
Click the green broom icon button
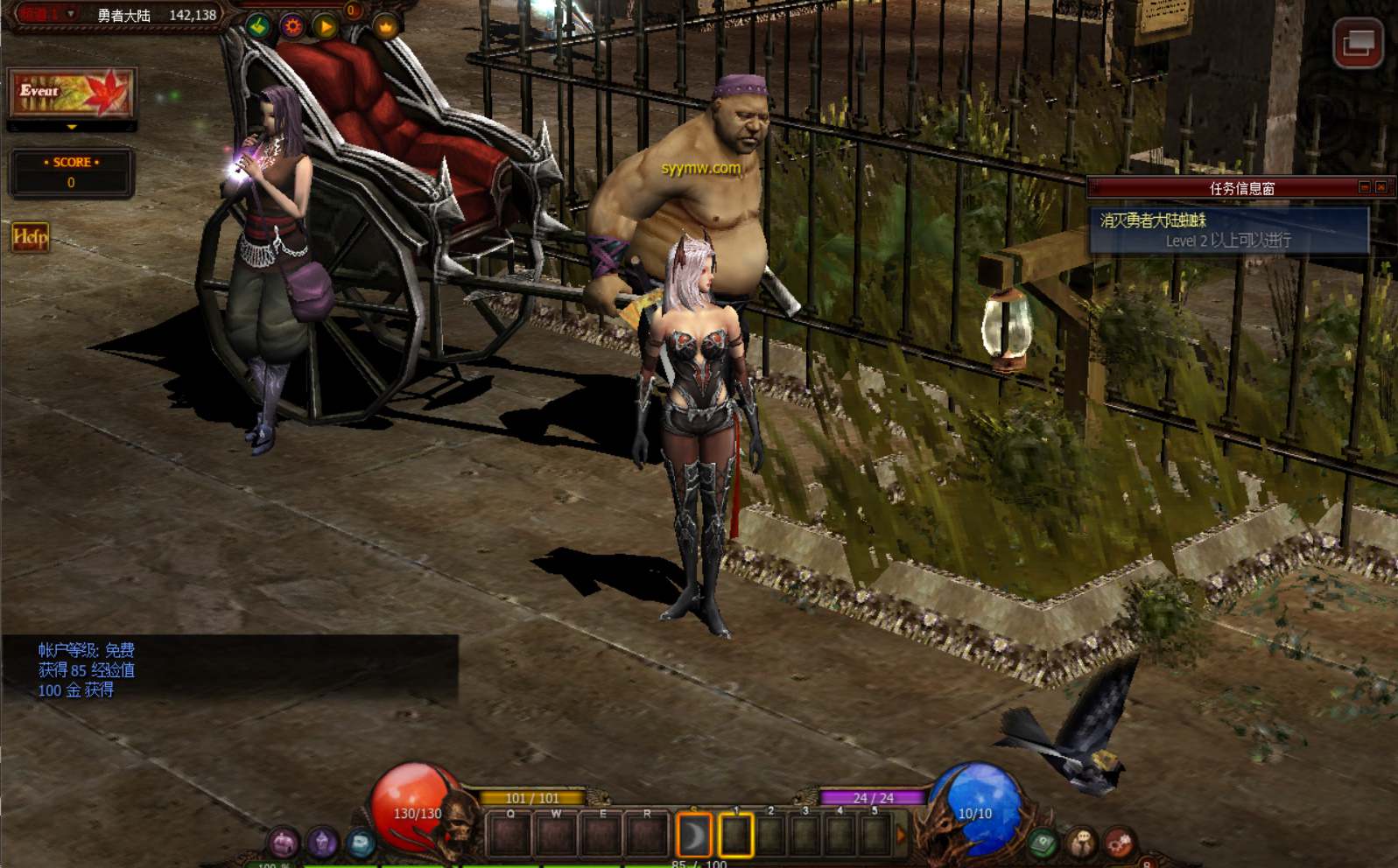tap(258, 26)
